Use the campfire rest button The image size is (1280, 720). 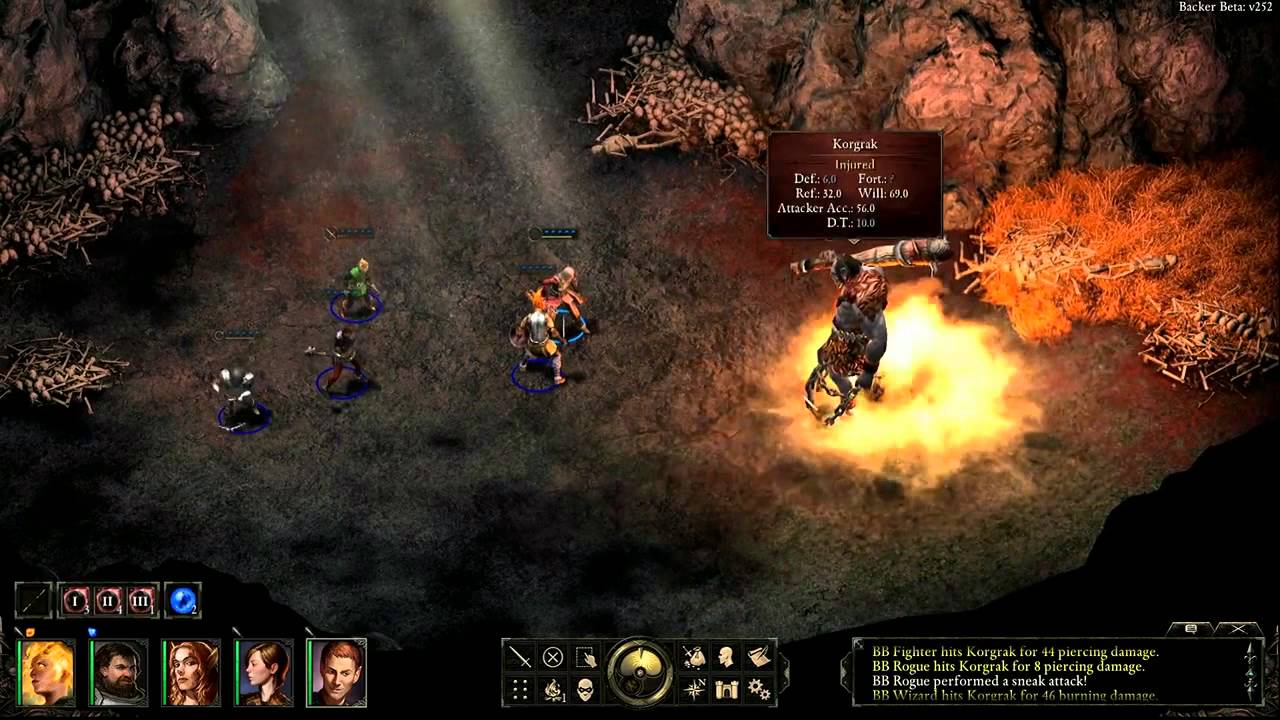[553, 689]
